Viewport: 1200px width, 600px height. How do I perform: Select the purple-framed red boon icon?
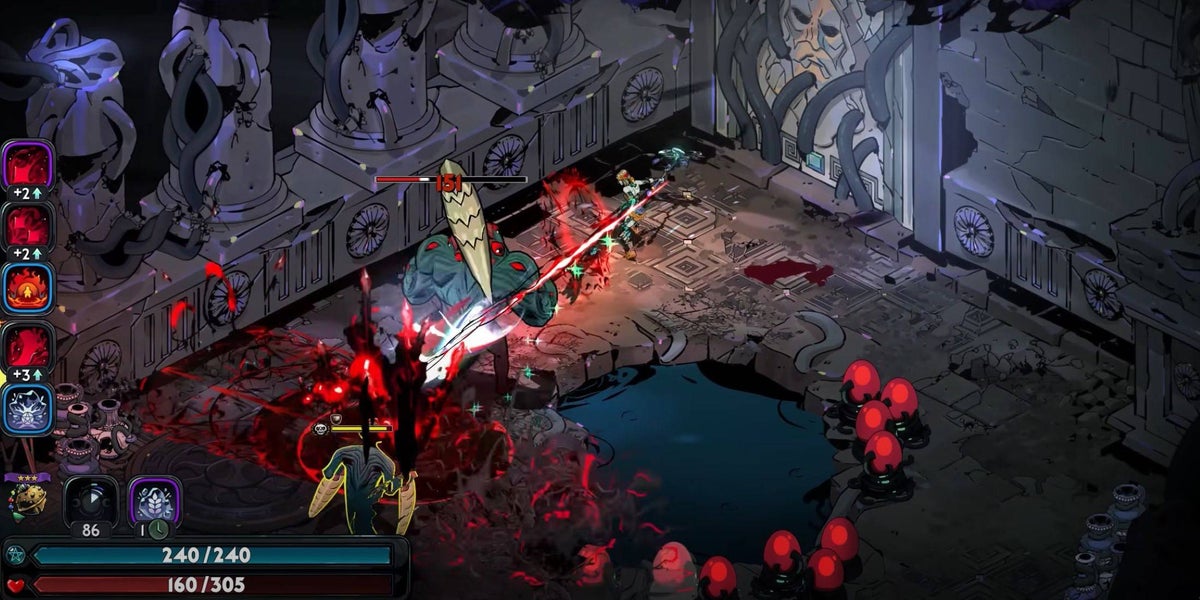coord(27,163)
